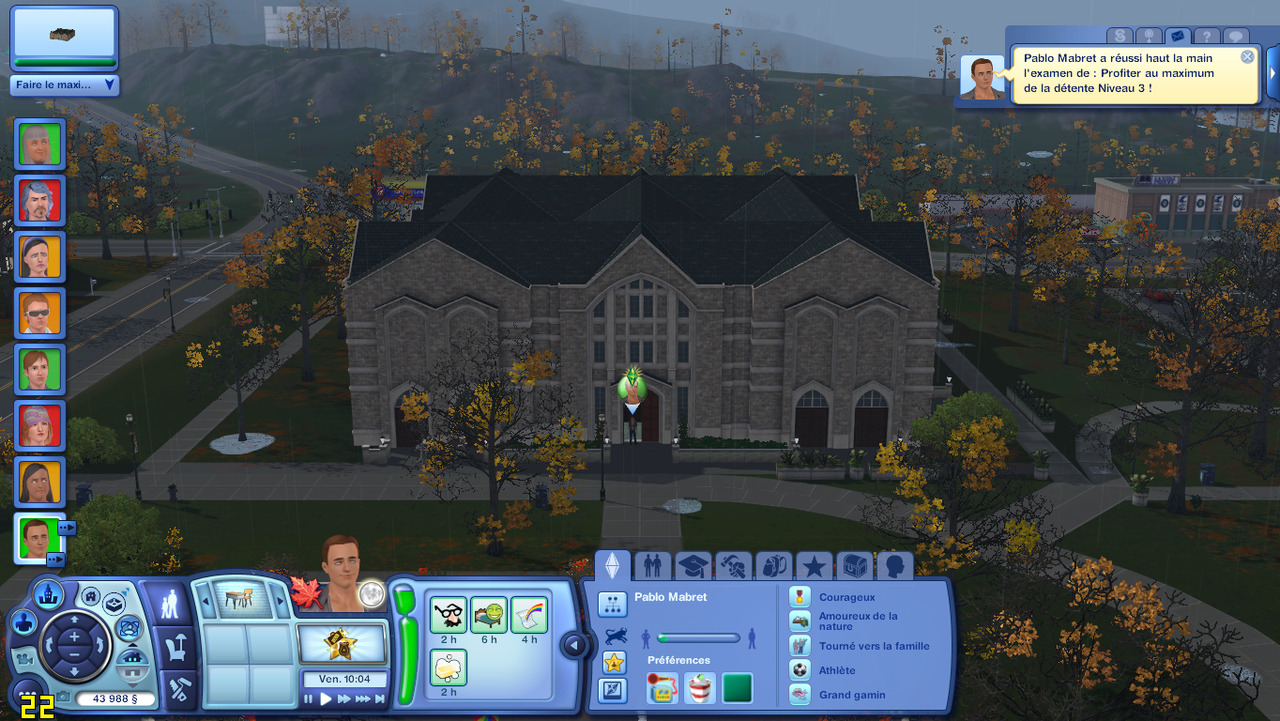Viewport: 1280px width, 721px height.
Task: Set game speed to normal play
Action: coord(326,699)
